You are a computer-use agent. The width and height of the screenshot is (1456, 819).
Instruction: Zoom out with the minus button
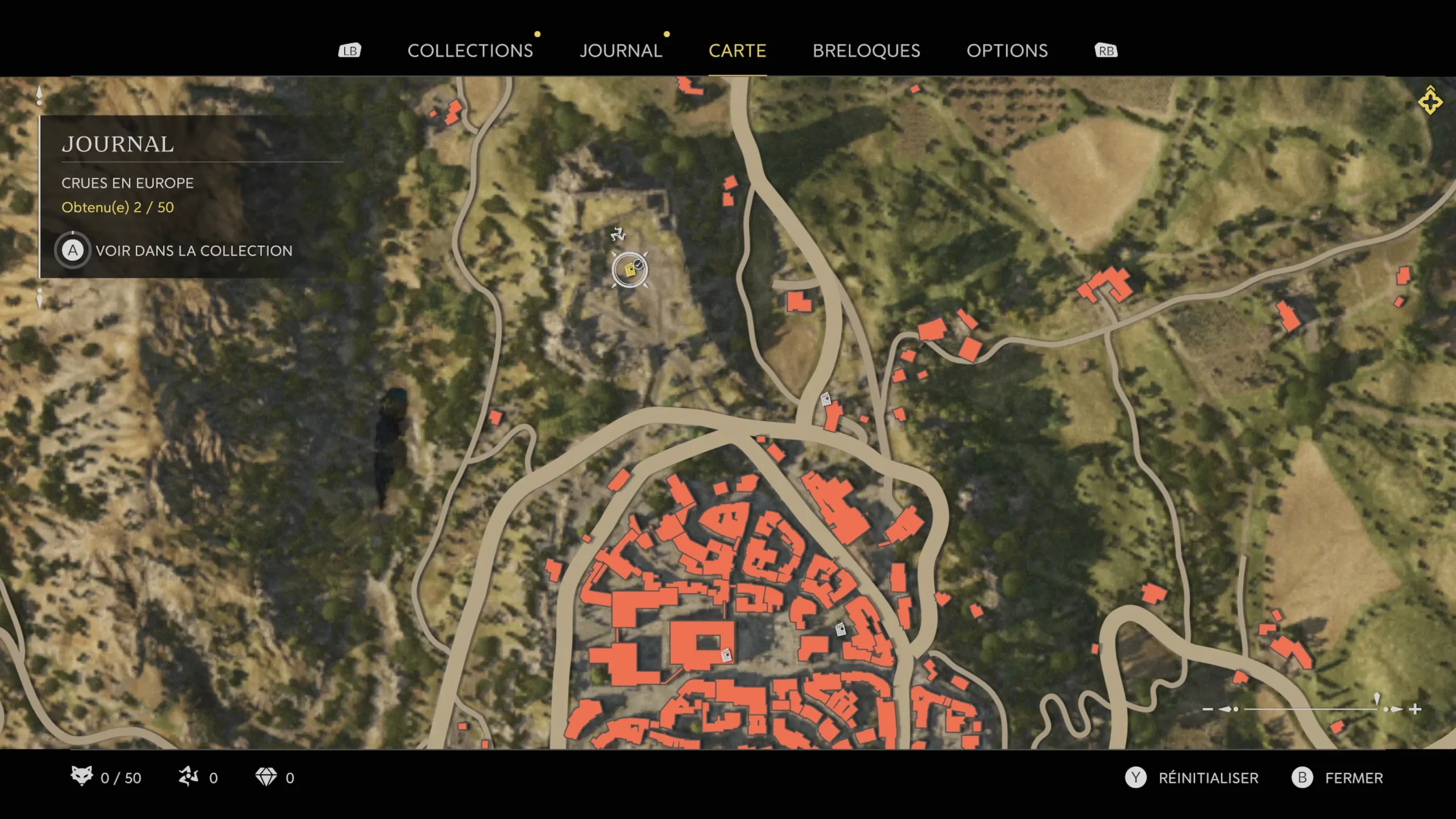[x=1207, y=709]
